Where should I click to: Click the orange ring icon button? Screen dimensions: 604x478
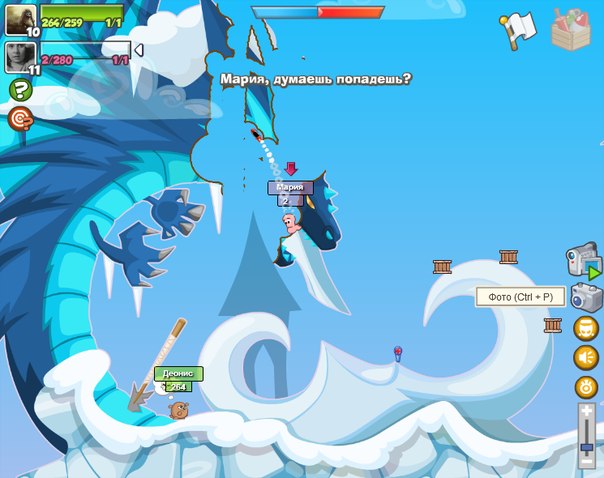(586, 387)
